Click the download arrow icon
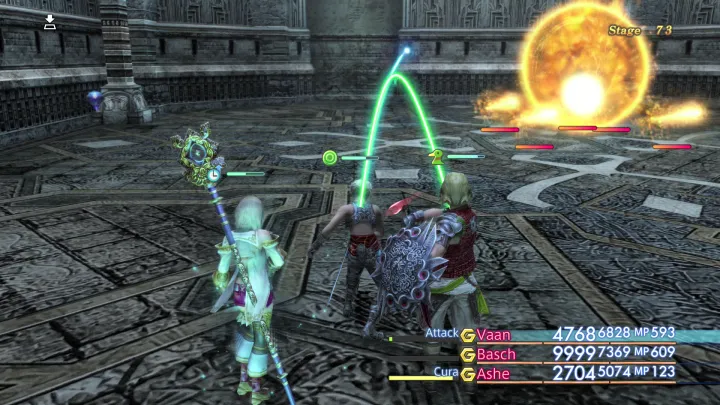Viewport: 720px width, 405px height. (50, 22)
